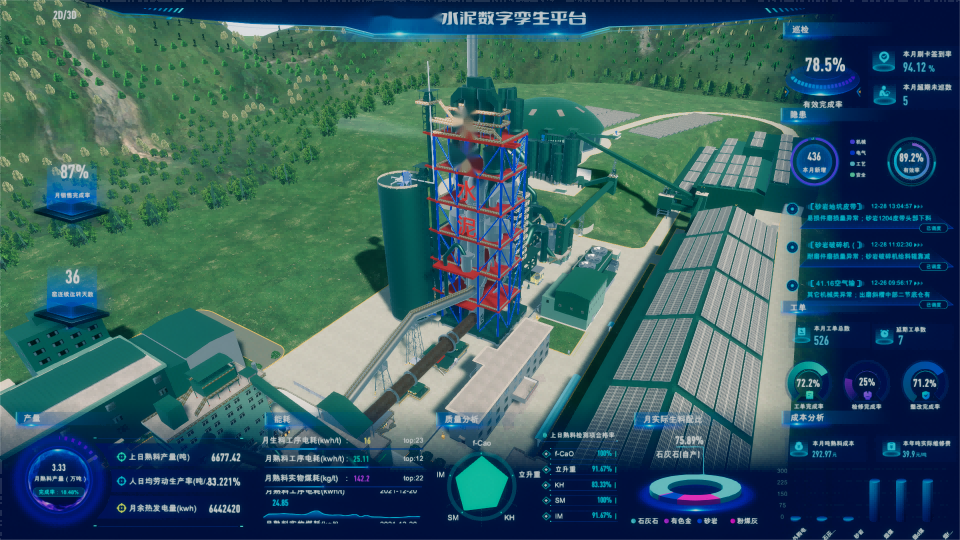The image size is (960, 540).
Task: Open the 砂岩破碎机 hazard alert entry
Action: pyautogui.click(x=834, y=245)
